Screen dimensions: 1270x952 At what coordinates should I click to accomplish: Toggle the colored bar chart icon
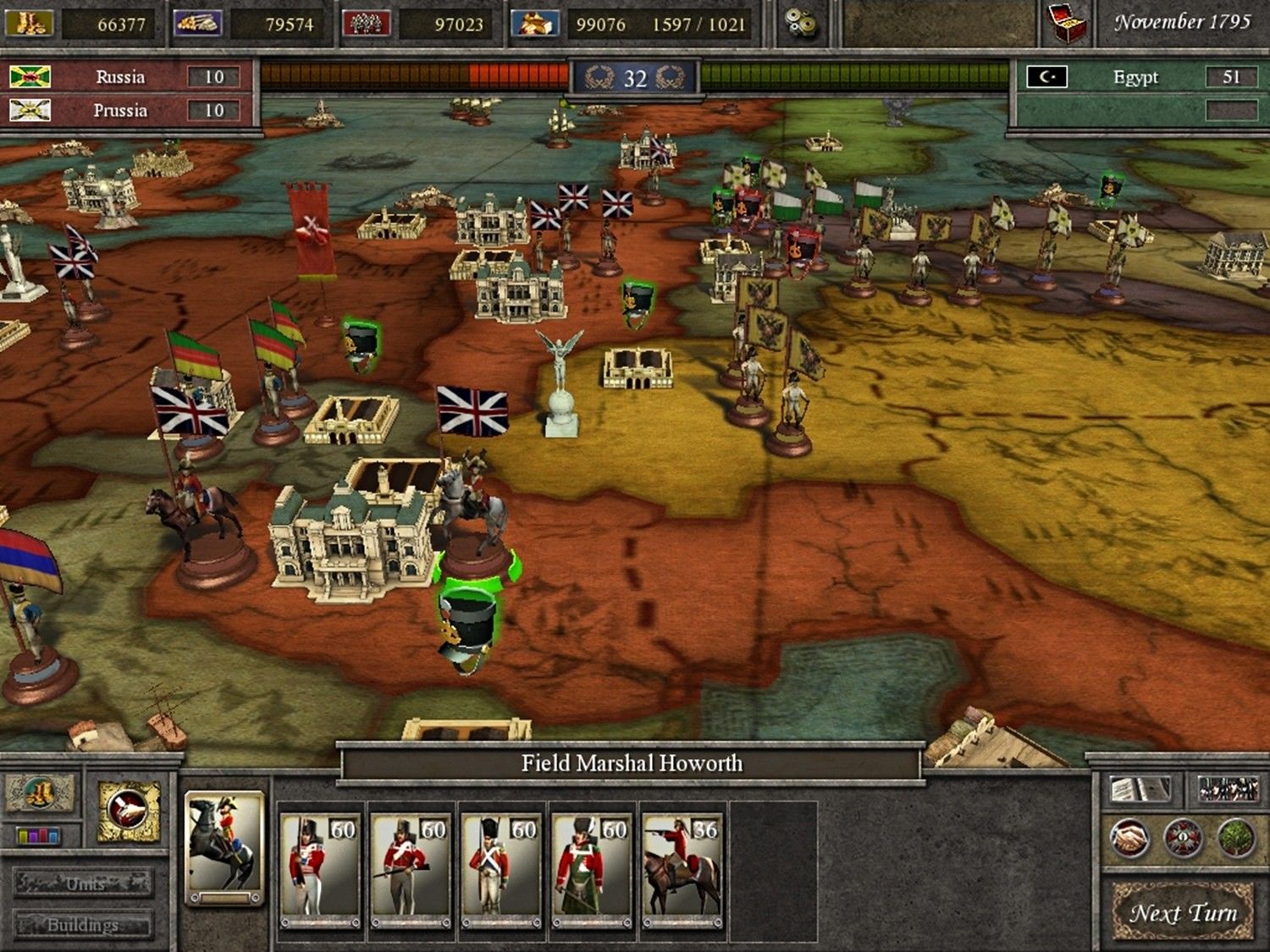(39, 836)
